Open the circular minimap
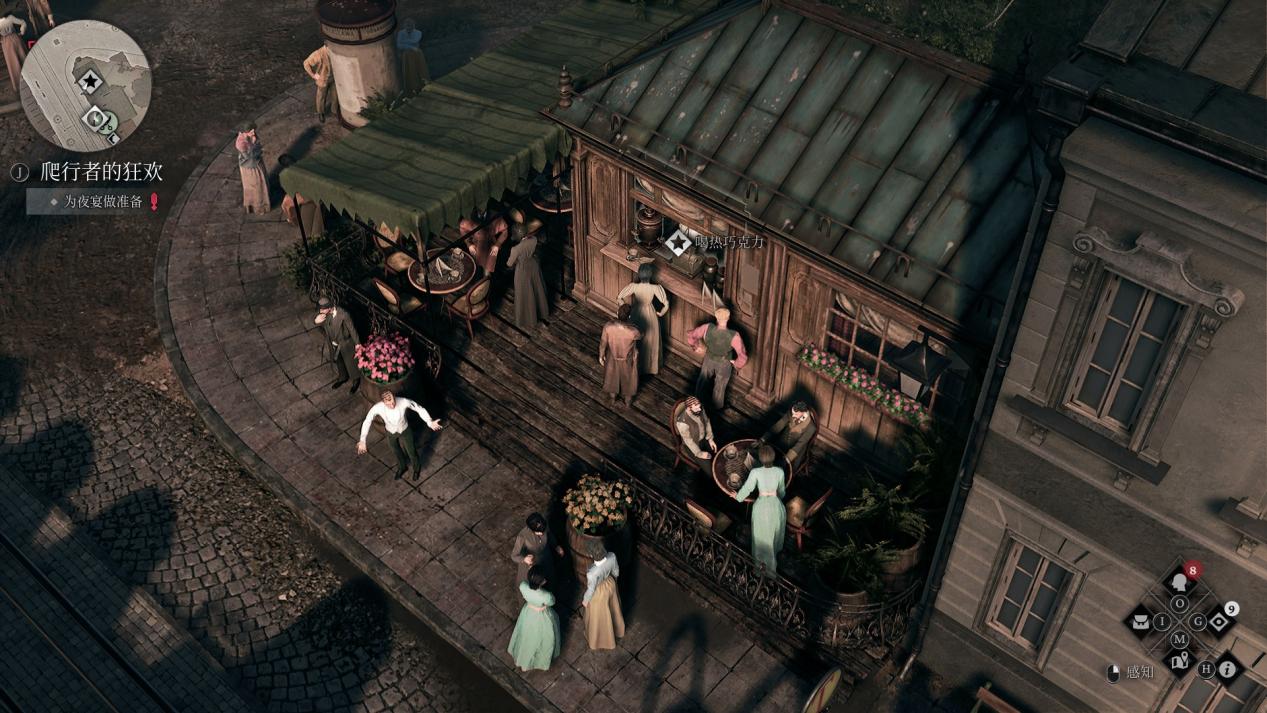Screen dimensions: 1267x713 (x=85, y=85)
